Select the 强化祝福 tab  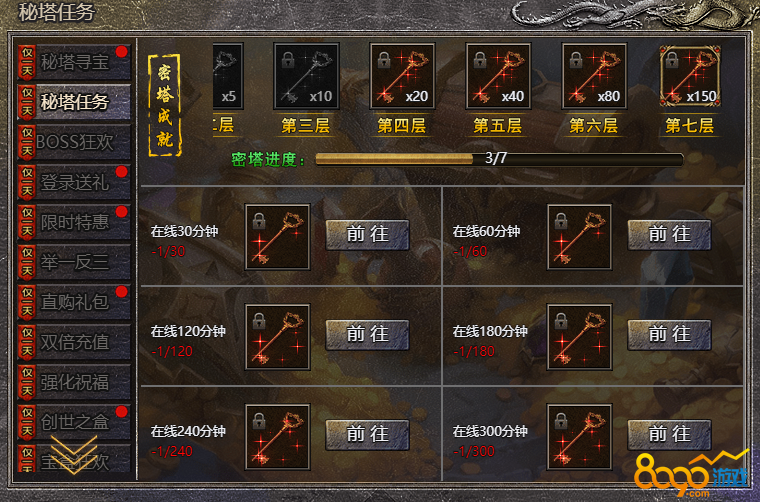(74, 382)
